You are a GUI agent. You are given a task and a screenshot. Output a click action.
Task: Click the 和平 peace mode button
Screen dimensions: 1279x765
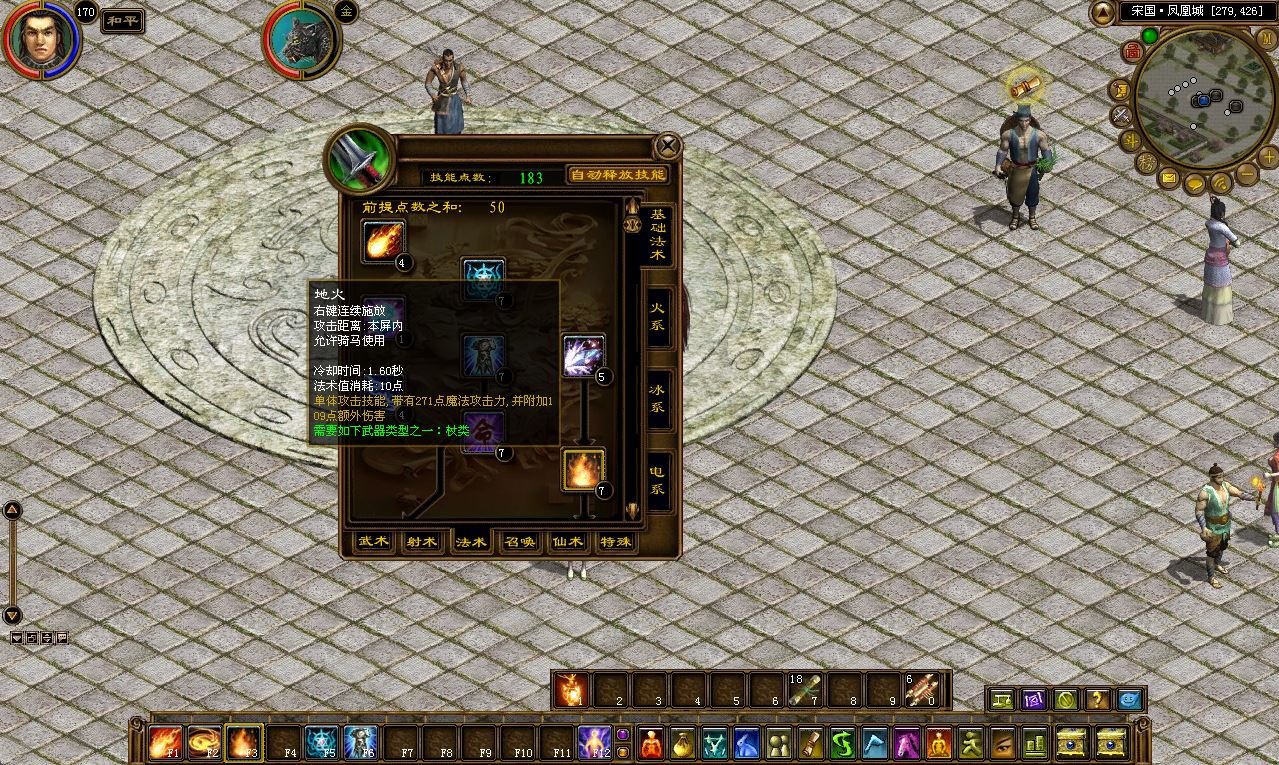pyautogui.click(x=123, y=21)
